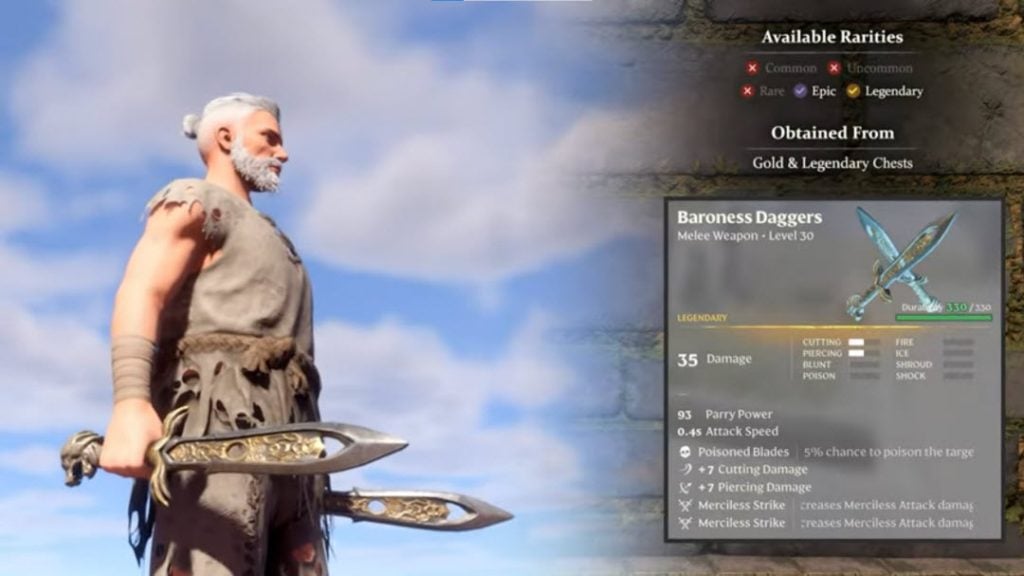This screenshot has height=576, width=1024.
Task: Toggle the Legendary rarity marker
Action: pos(853,91)
